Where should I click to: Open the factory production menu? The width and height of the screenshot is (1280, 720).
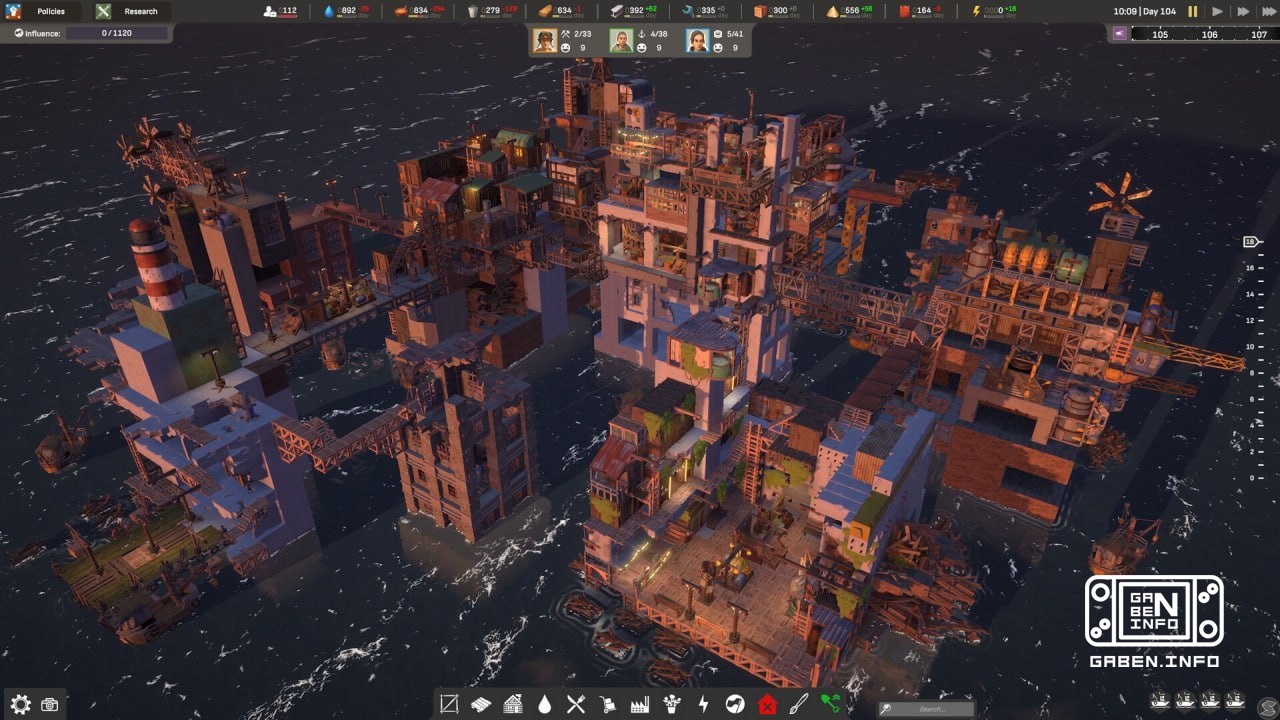click(638, 703)
